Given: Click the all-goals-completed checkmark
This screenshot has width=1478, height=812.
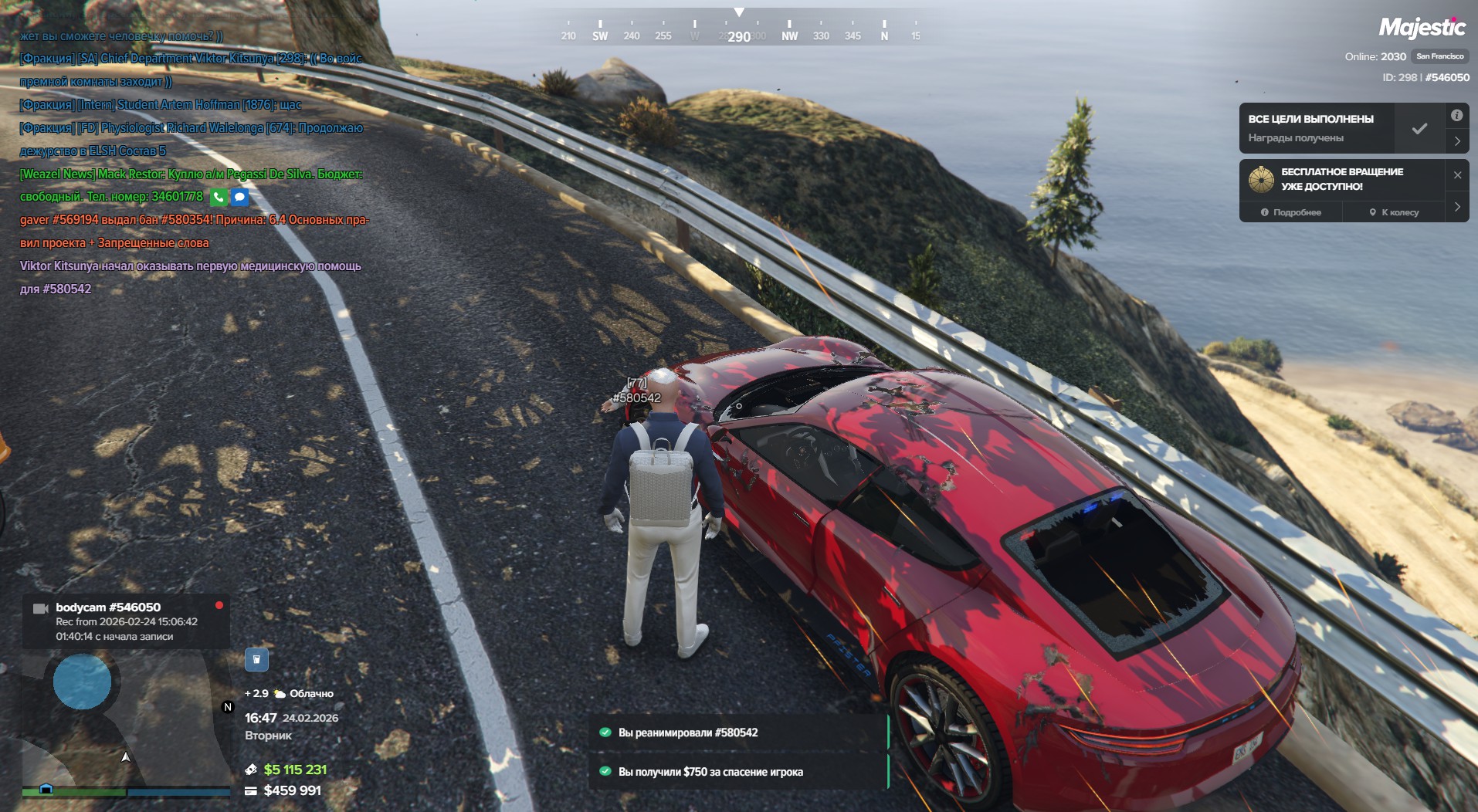Looking at the screenshot, I should click(1419, 129).
